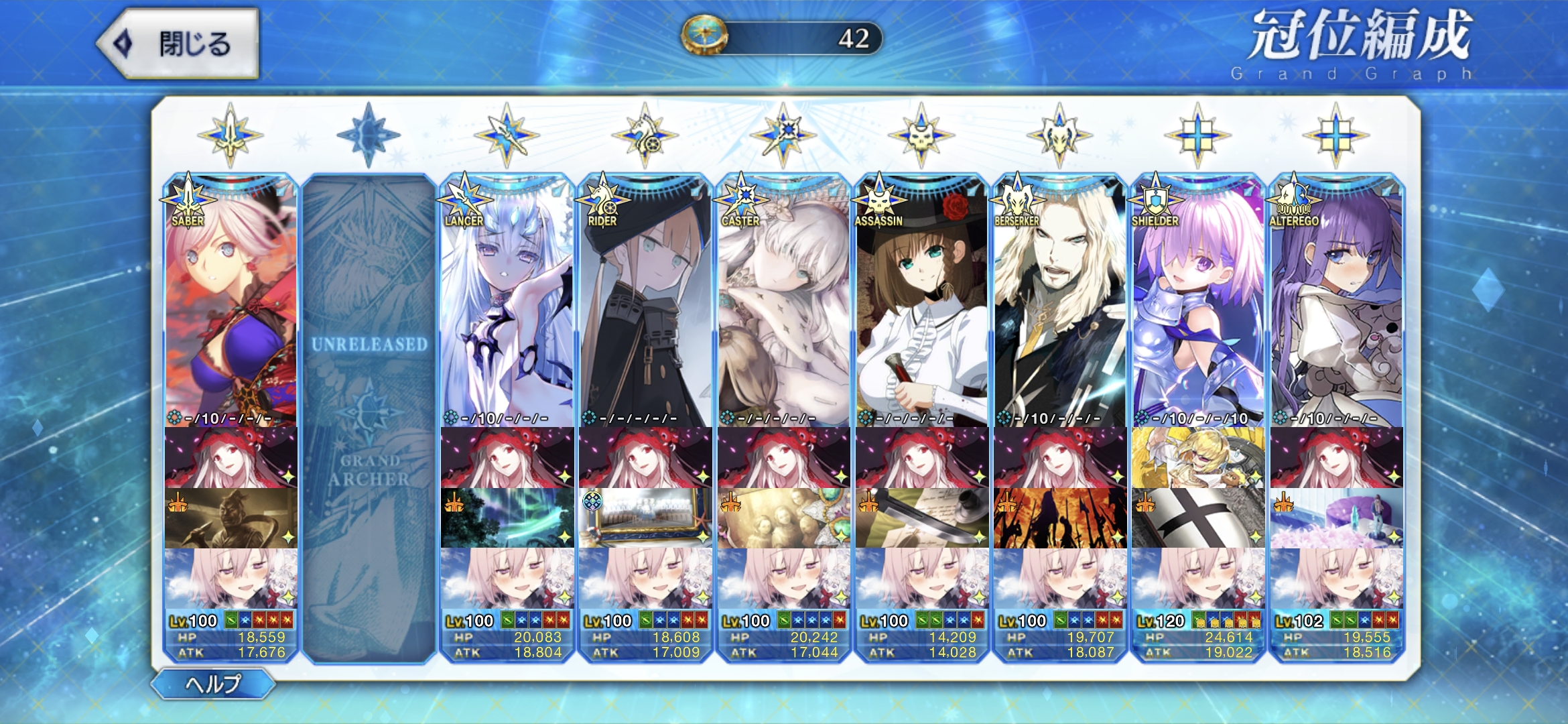Select the Rider's framed painting craft essence
The image size is (1568, 724).
[645, 518]
